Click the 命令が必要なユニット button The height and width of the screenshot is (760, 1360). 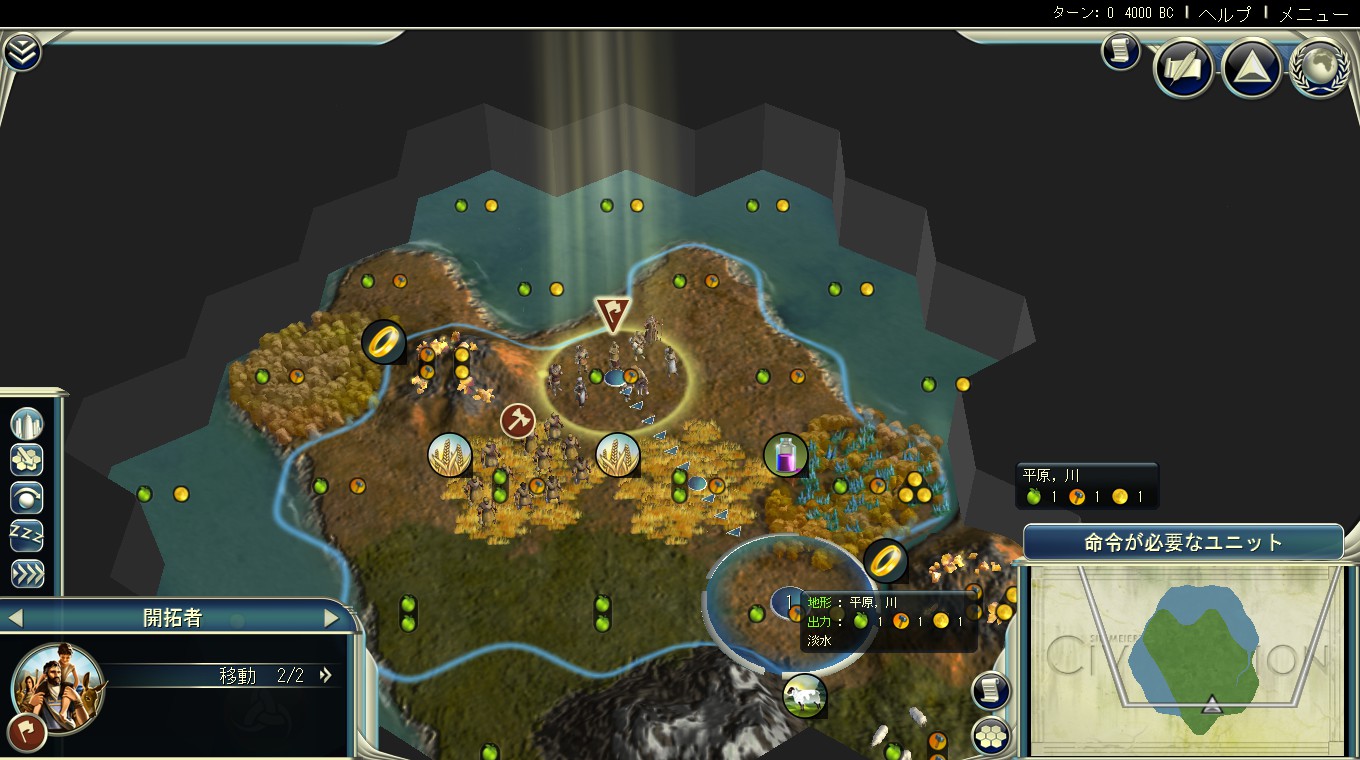(x=1183, y=543)
